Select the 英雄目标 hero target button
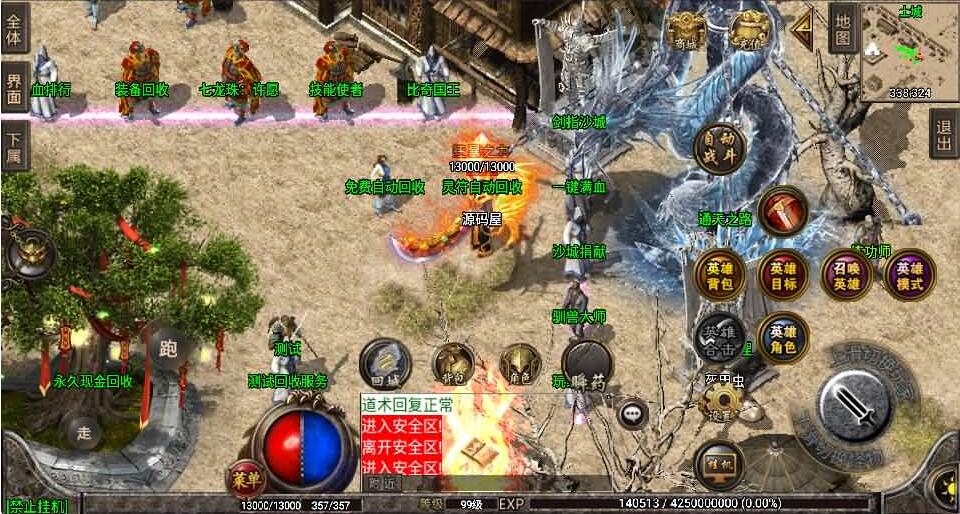Screen dimensions: 960x514 783,276
